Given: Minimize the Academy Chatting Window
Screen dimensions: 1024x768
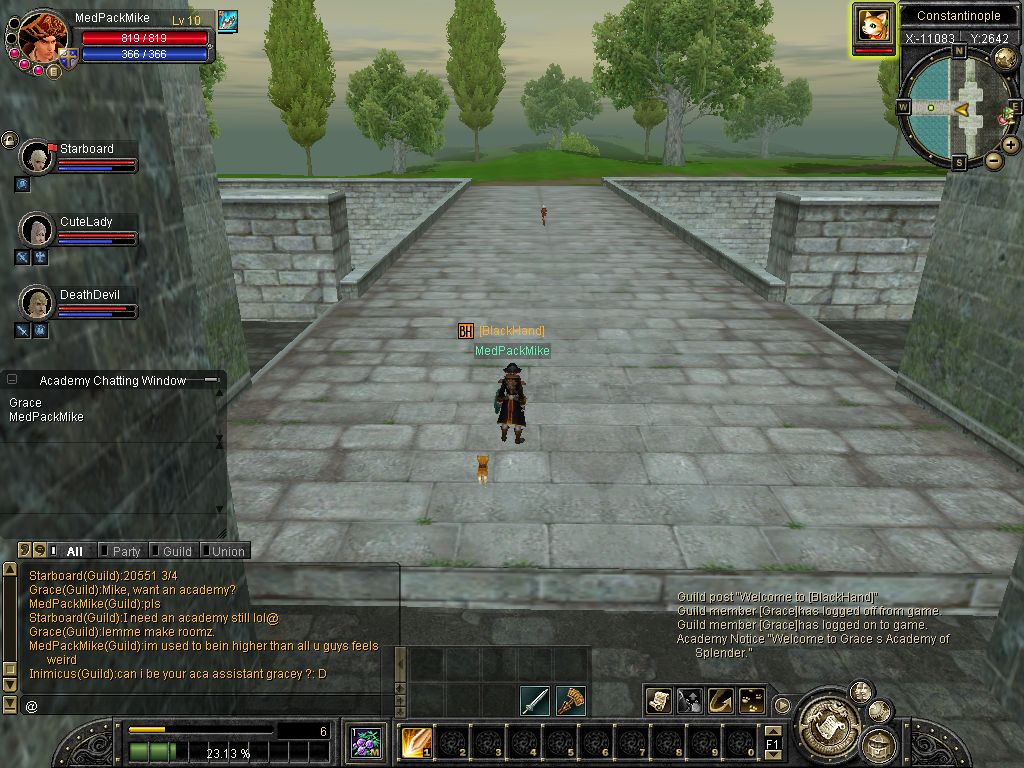Looking at the screenshot, I should (211, 380).
